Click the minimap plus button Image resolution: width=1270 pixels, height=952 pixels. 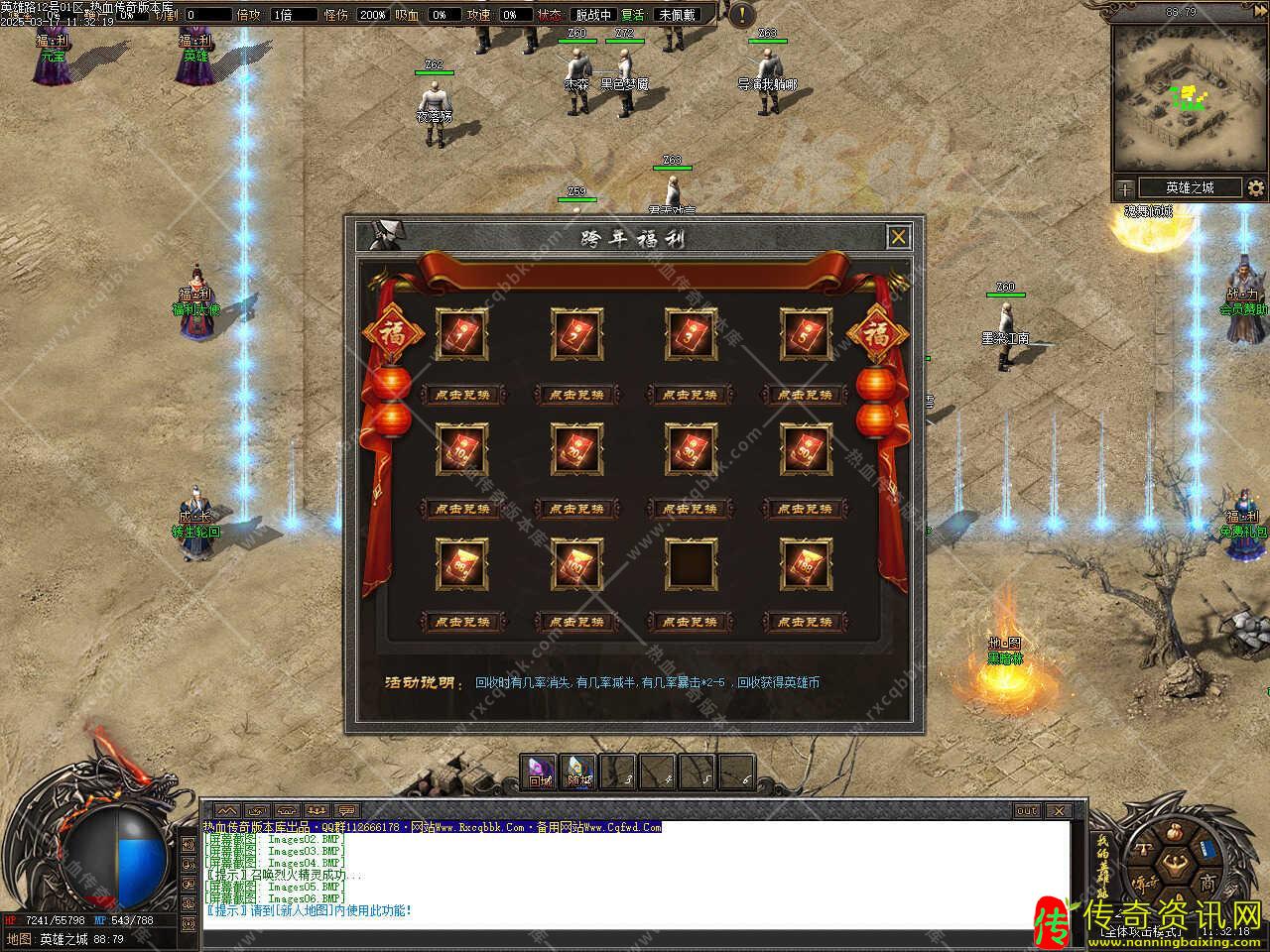pyautogui.click(x=1125, y=187)
